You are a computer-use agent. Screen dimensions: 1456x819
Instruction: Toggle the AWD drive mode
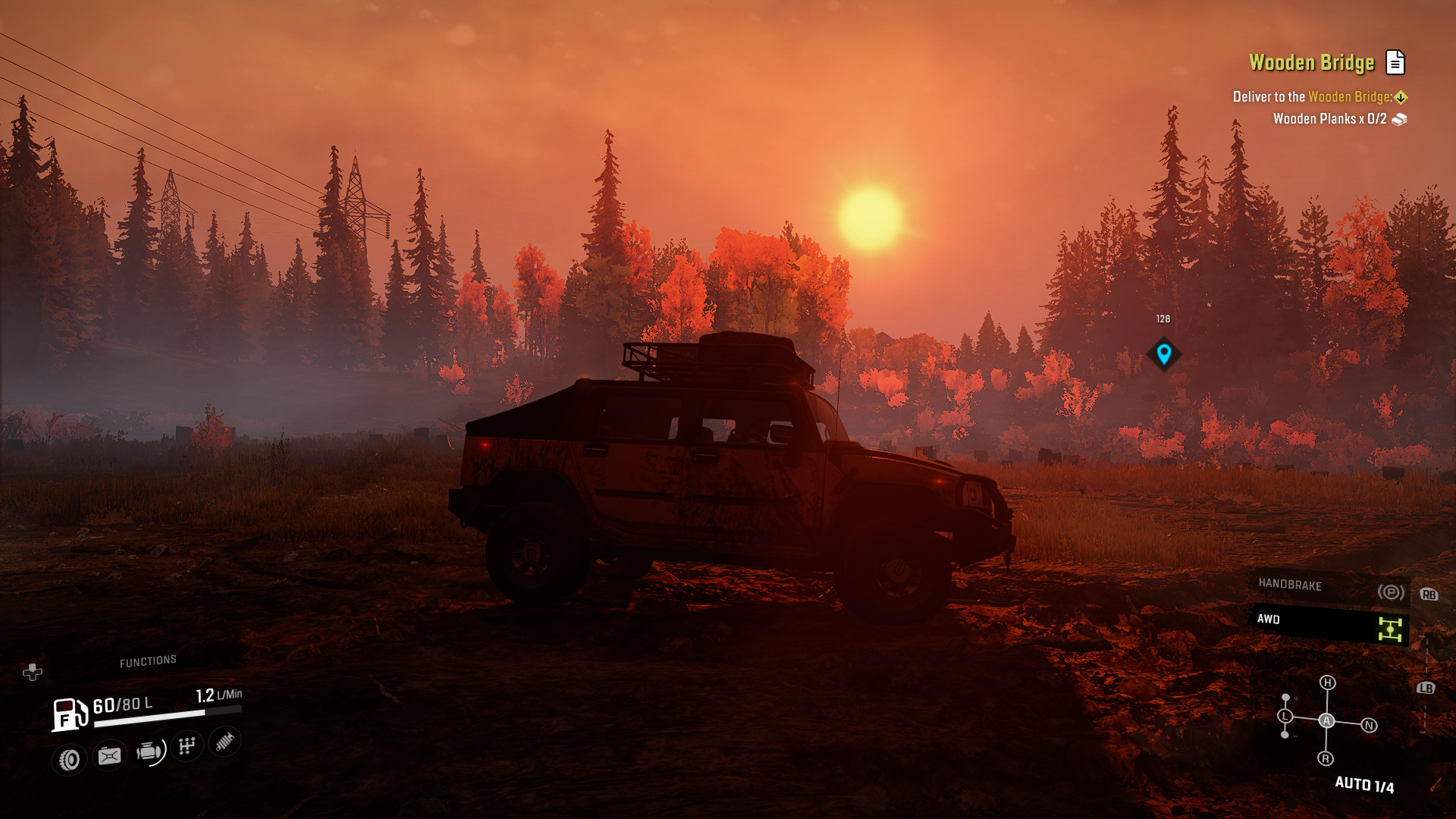coord(1329,623)
